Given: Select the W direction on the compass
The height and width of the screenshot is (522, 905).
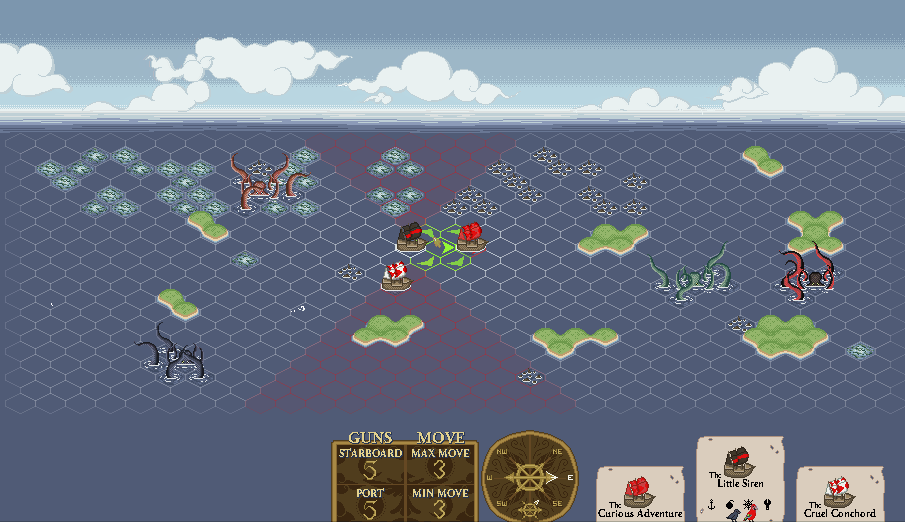Looking at the screenshot, I should pyautogui.click(x=490, y=478).
